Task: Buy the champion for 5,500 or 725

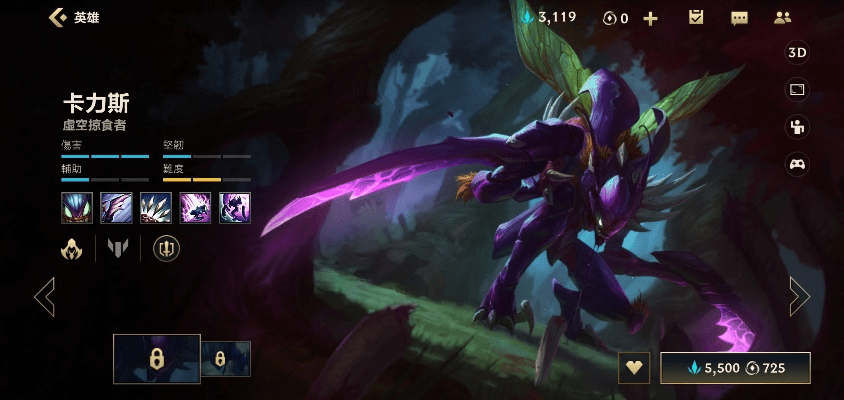Action: coord(735,368)
